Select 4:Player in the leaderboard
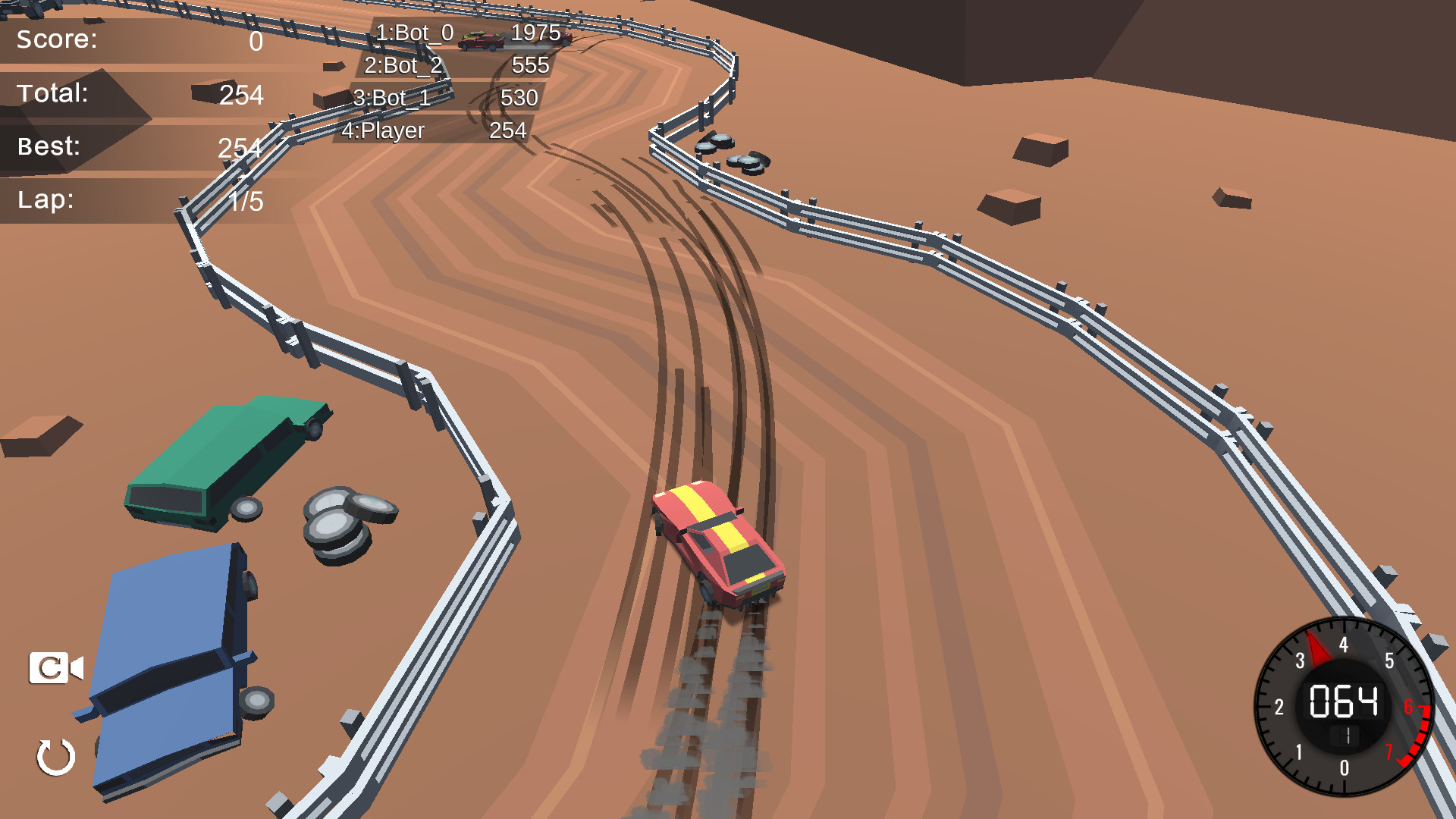 [x=383, y=130]
